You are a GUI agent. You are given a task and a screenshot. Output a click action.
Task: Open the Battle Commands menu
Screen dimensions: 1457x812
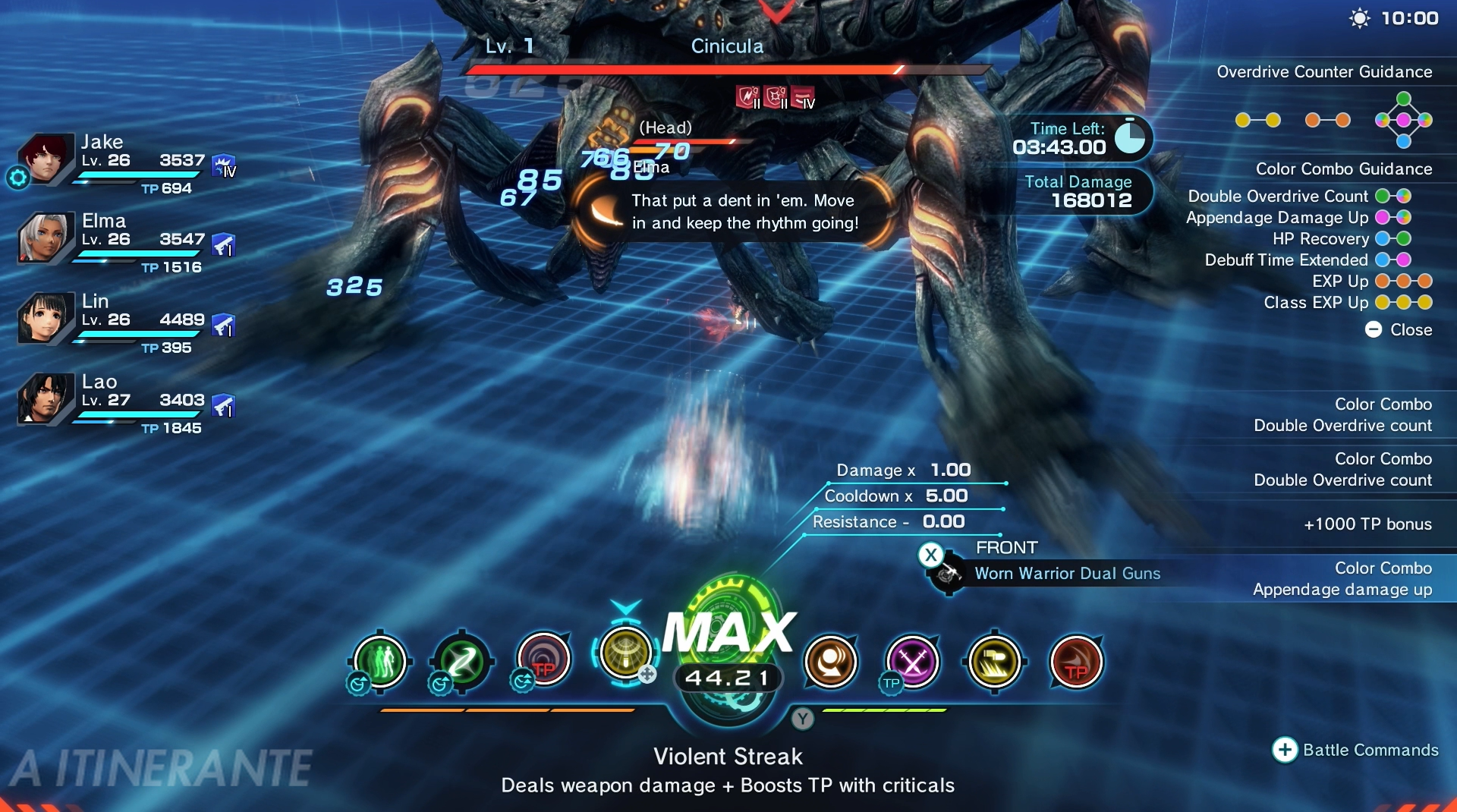(x=1355, y=750)
